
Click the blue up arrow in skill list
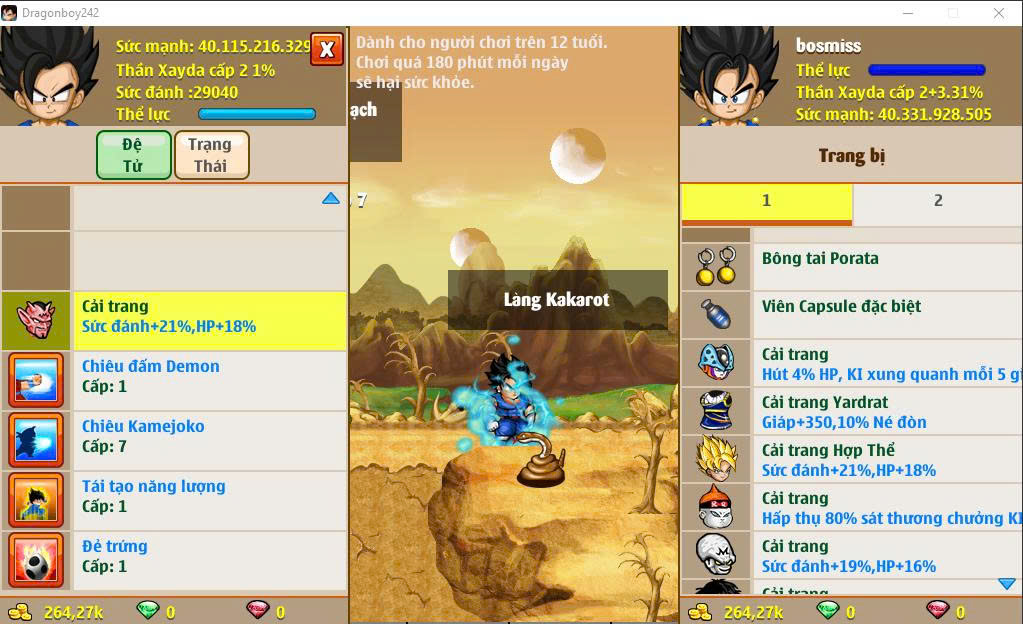tap(331, 199)
